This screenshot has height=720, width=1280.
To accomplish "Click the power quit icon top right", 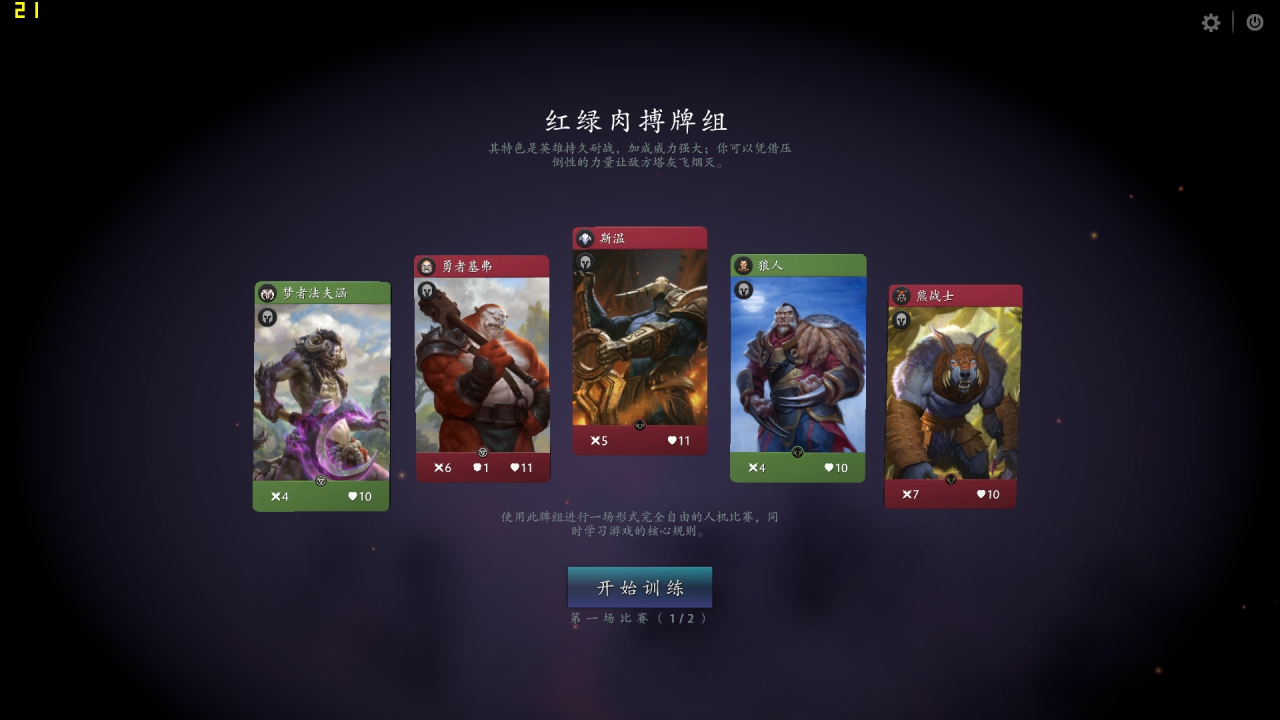I will coord(1254,22).
